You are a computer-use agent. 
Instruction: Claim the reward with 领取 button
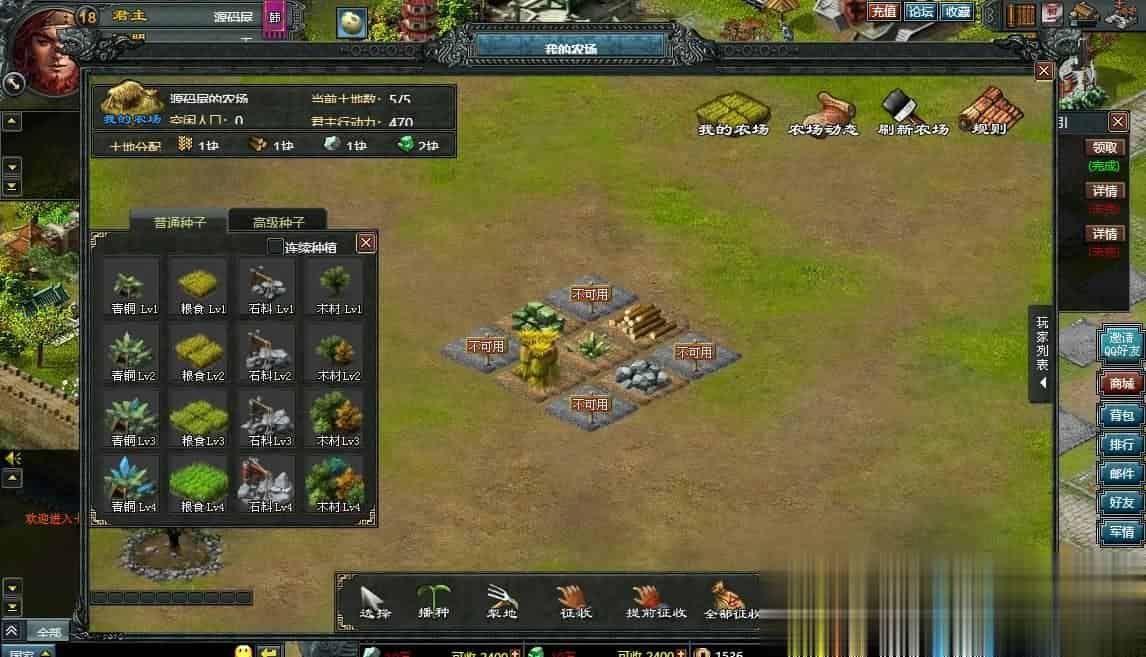pos(1105,147)
